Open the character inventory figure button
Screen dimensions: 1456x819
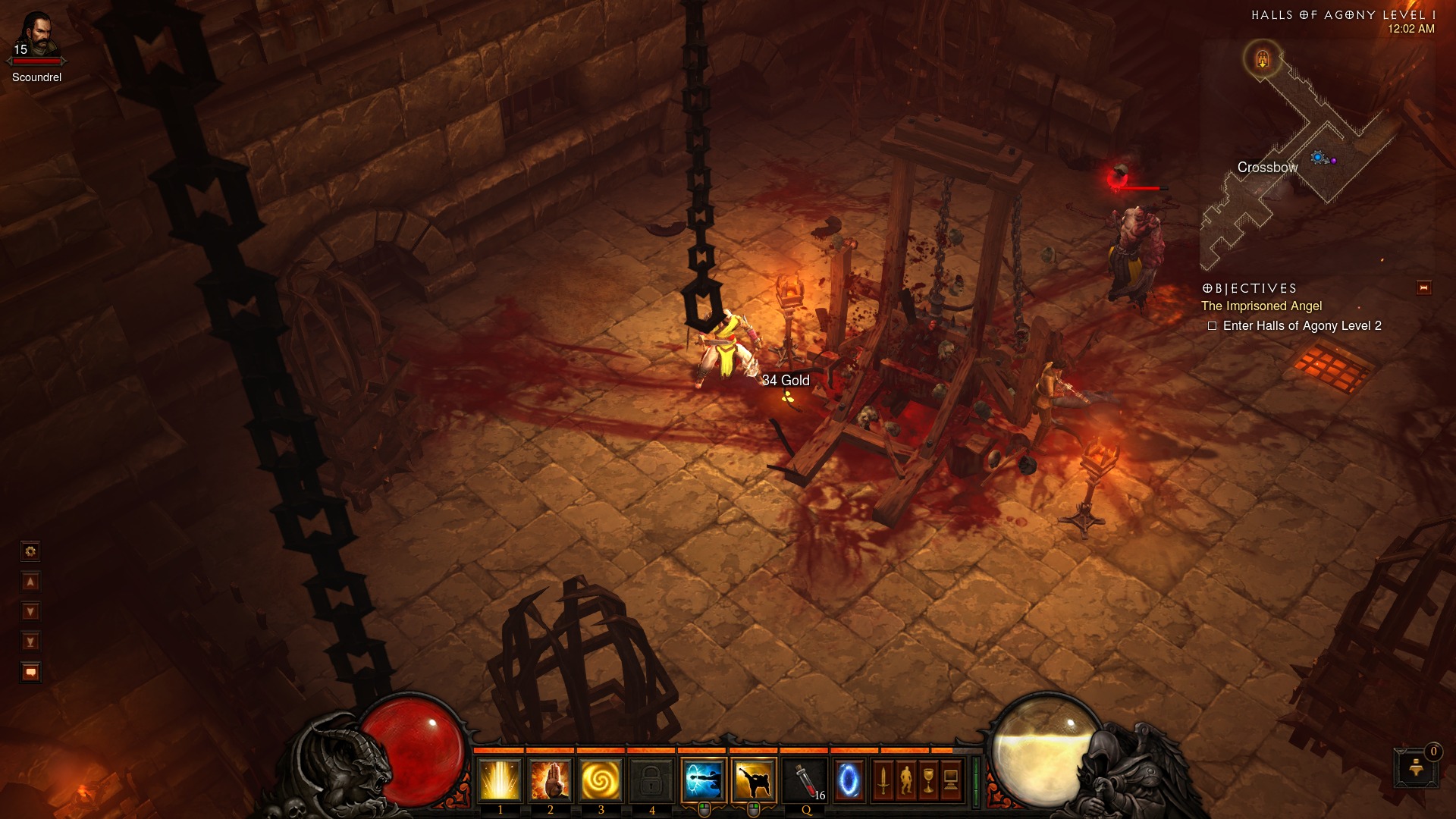point(906,780)
